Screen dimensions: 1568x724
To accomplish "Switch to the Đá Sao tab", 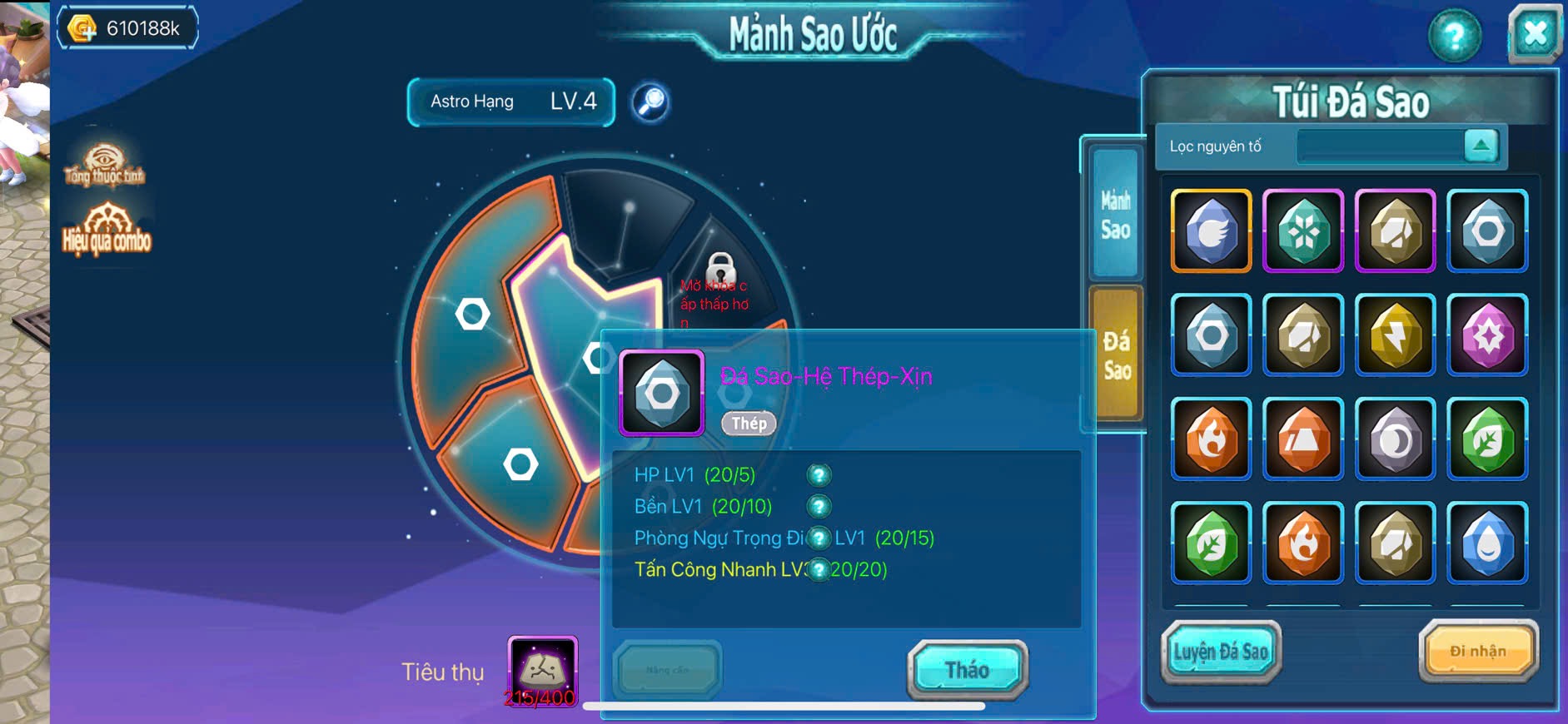I will (x=1116, y=355).
